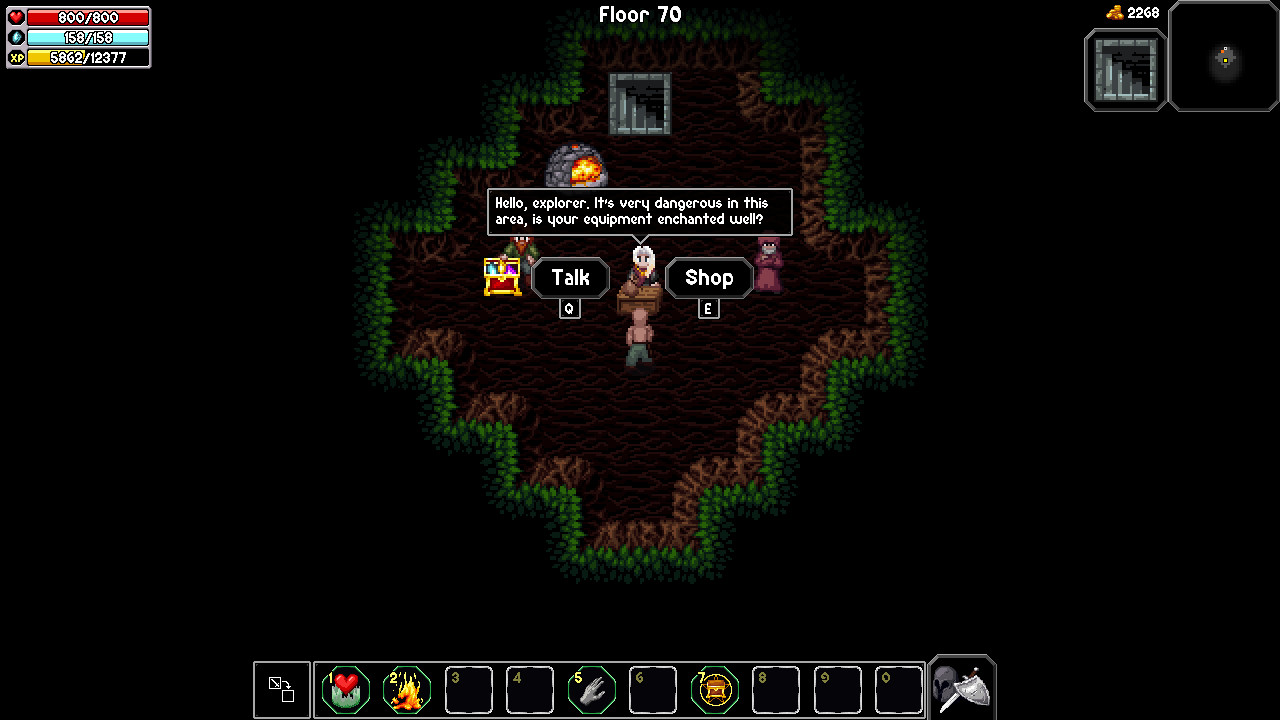Click empty hotbar slot 9
The width and height of the screenshot is (1280, 720).
point(837,689)
